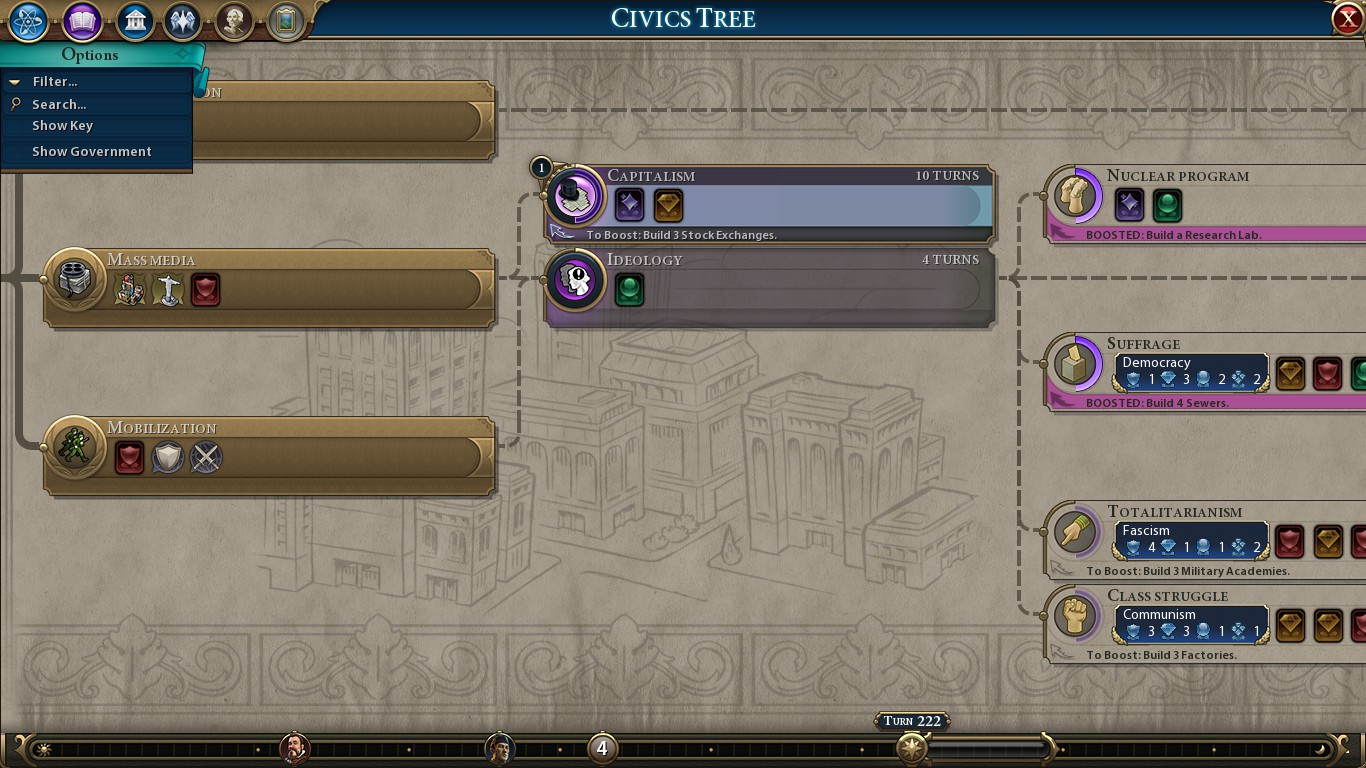Click the gold economic policy card under Capitalism
The image size is (1366, 768).
click(x=667, y=205)
